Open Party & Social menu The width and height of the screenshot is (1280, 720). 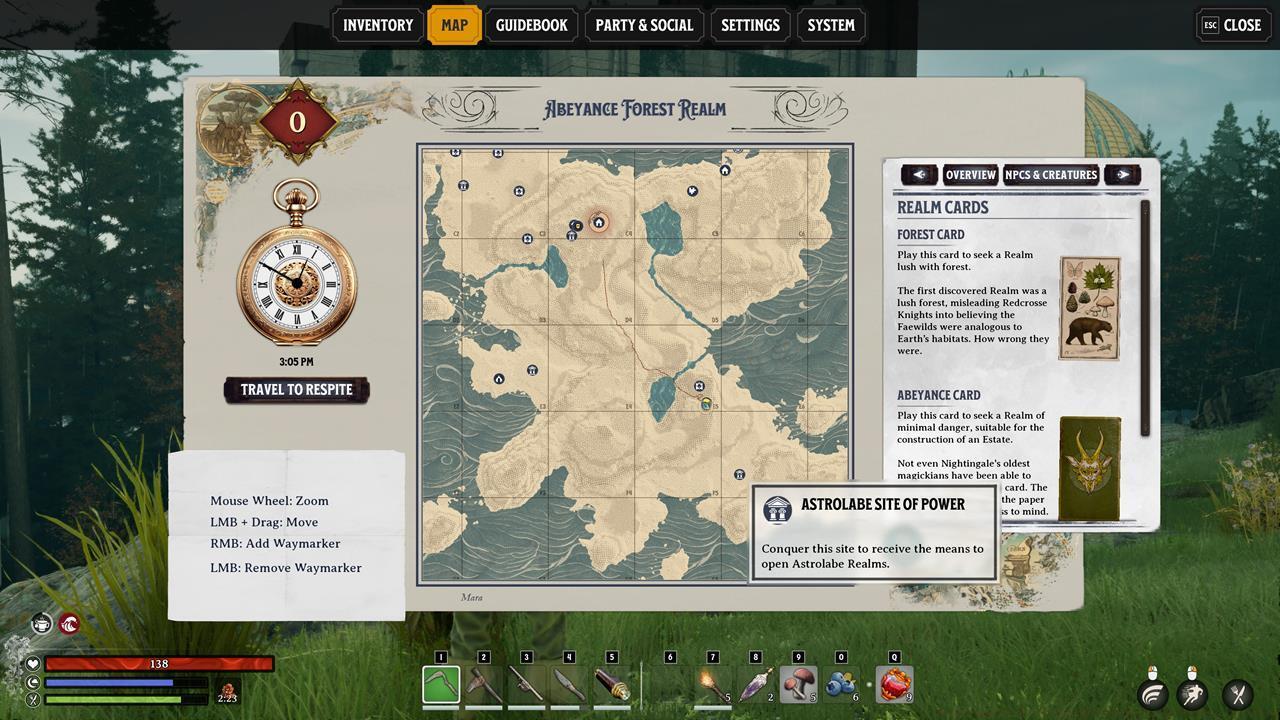click(x=644, y=25)
